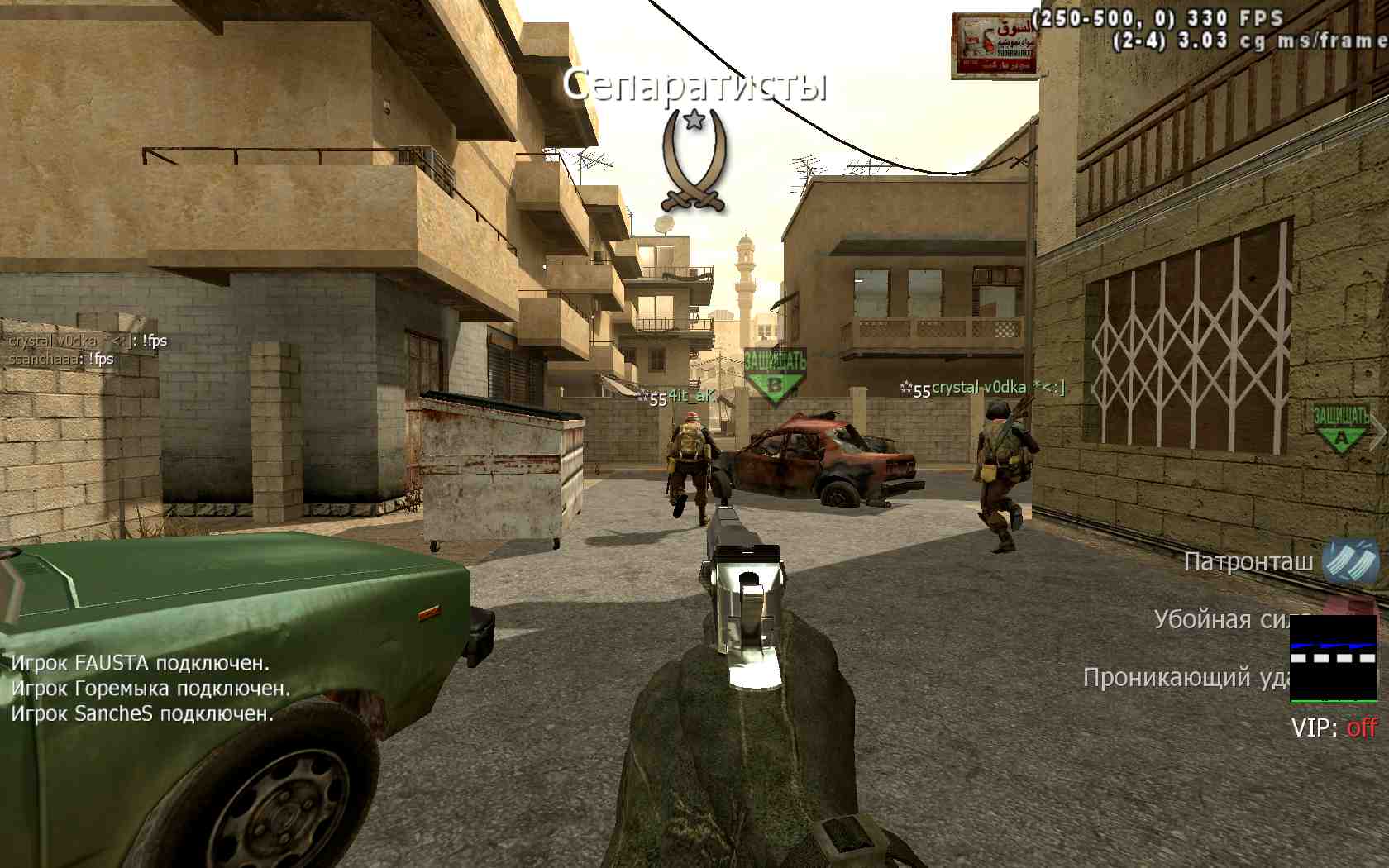Click the Проникающий удар perk label

[x=1186, y=678]
